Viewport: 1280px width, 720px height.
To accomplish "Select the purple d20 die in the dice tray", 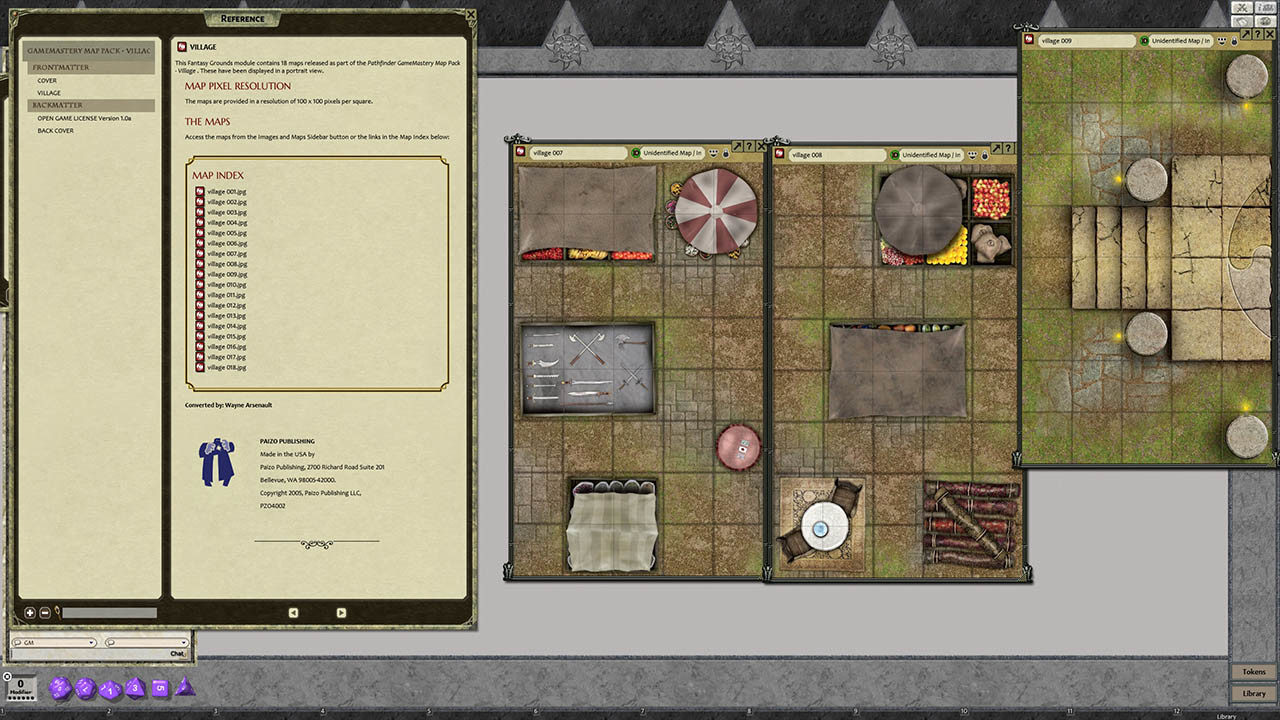I will [x=58, y=688].
